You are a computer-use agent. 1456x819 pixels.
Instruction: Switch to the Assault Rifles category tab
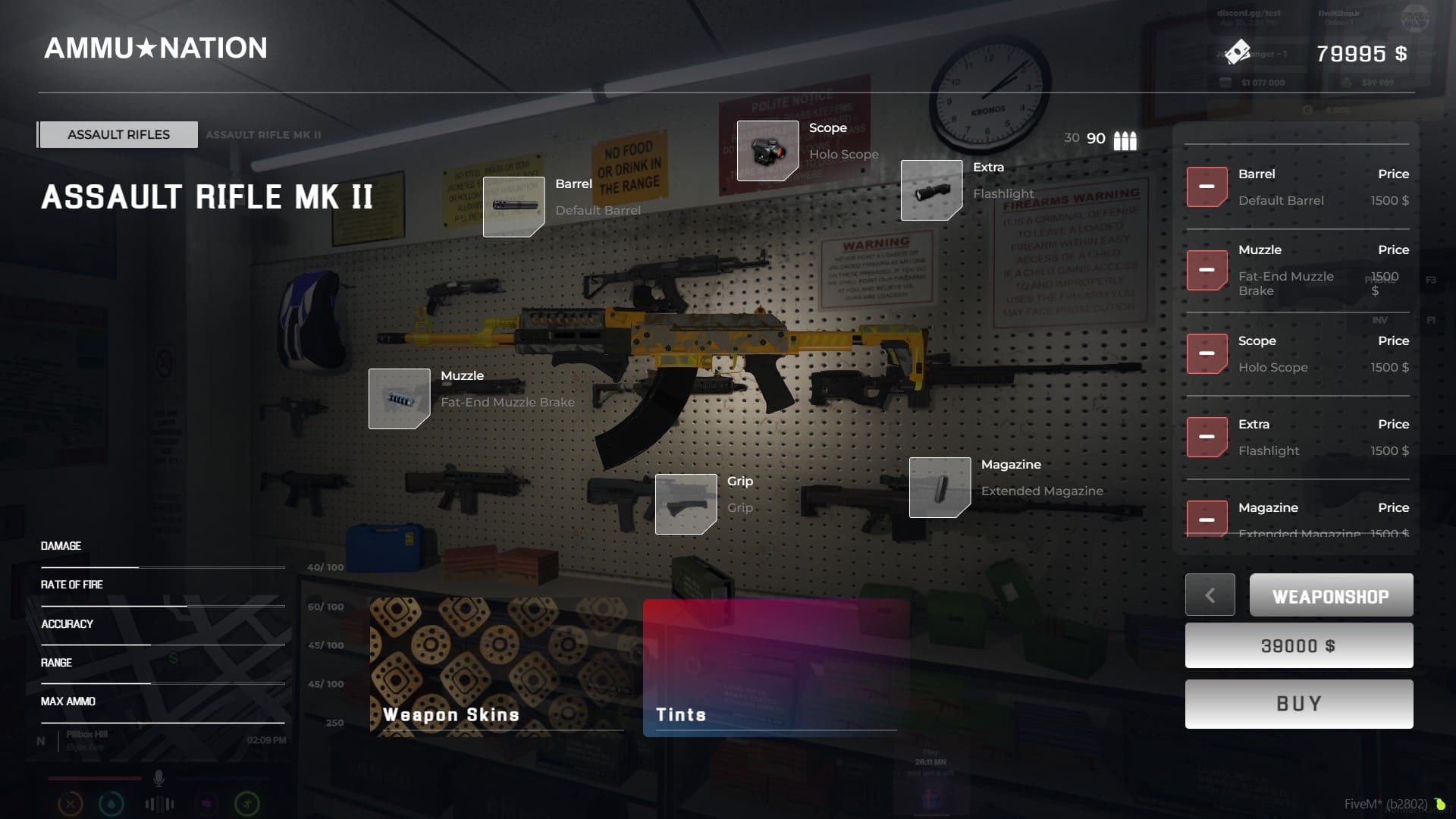118,134
